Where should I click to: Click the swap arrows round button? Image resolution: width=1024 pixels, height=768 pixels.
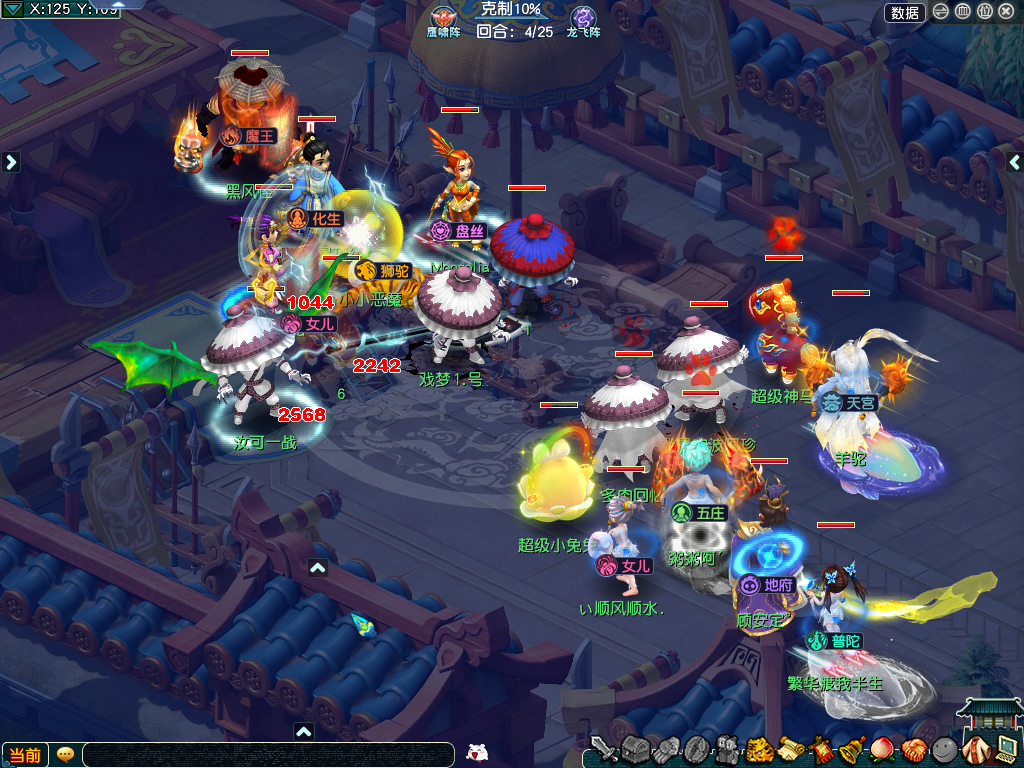coord(941,12)
